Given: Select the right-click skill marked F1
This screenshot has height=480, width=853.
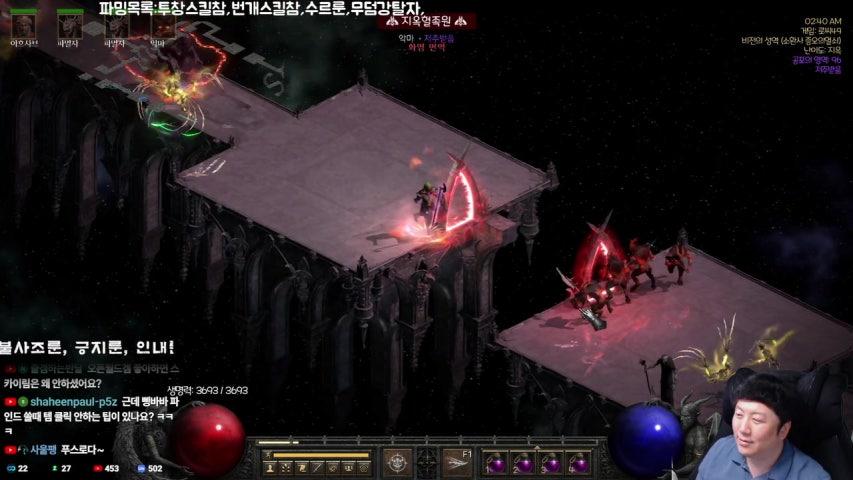Looking at the screenshot, I should click(x=457, y=463).
